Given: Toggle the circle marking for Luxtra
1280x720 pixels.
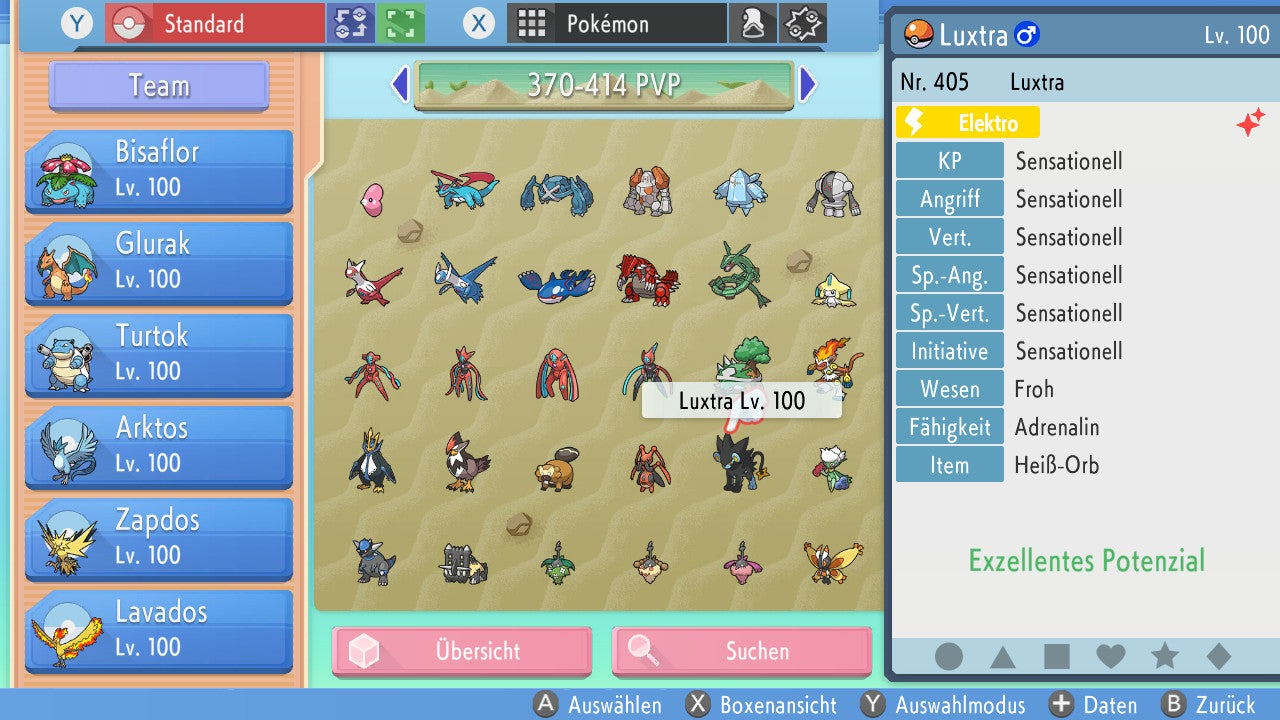Looking at the screenshot, I should click(x=948, y=657).
